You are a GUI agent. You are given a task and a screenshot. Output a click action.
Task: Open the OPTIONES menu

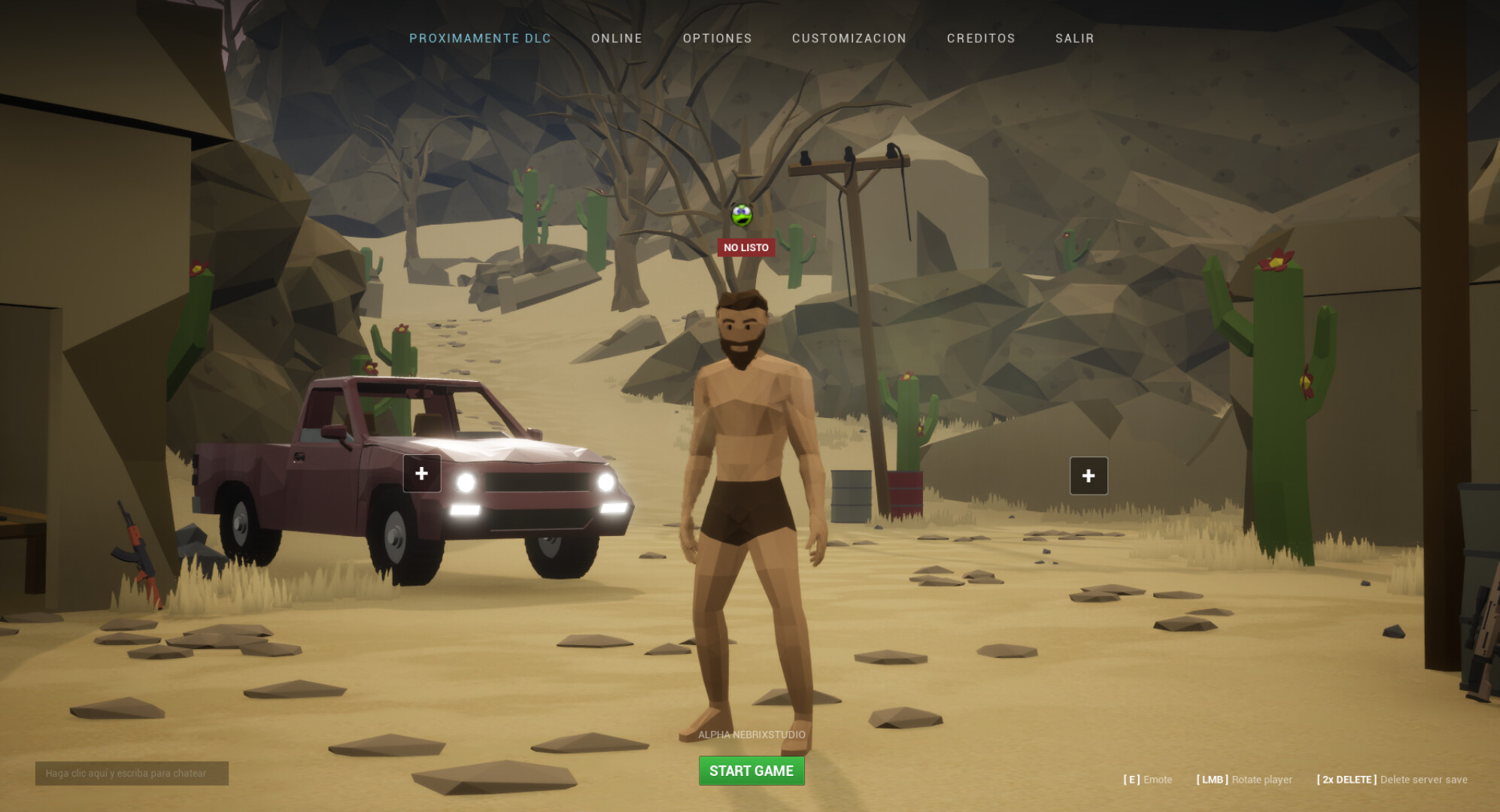(x=718, y=38)
